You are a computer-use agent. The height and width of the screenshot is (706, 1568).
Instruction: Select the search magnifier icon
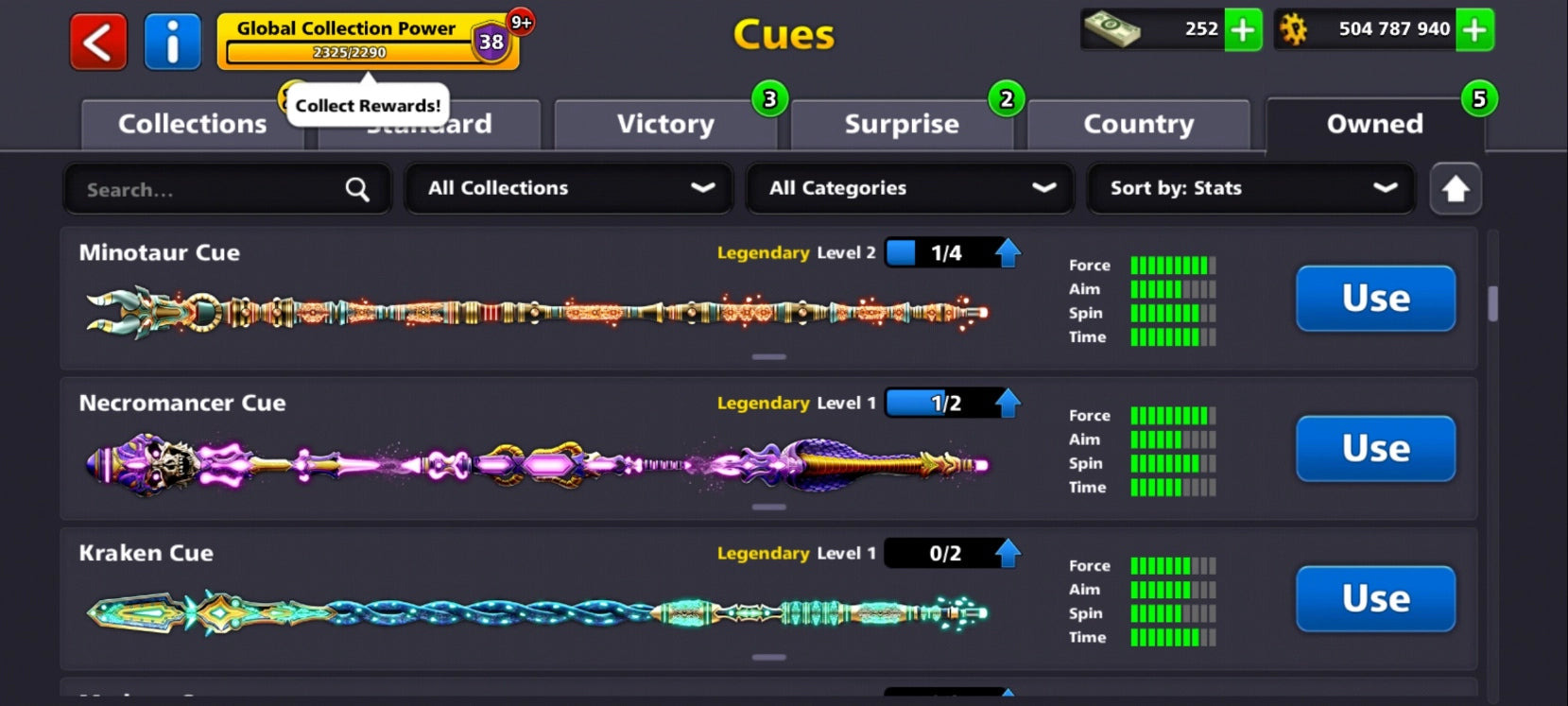[356, 189]
